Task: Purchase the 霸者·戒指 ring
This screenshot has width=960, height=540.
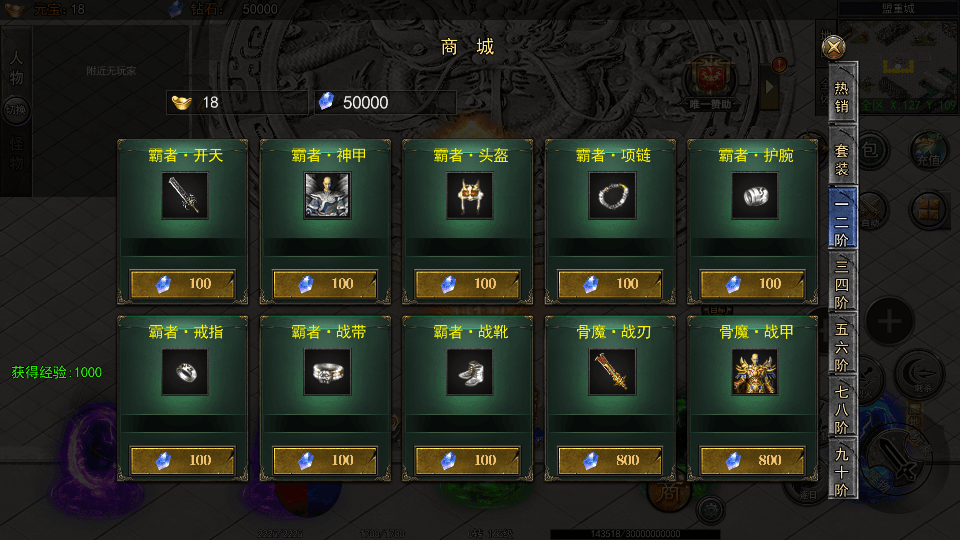Action: click(183, 460)
